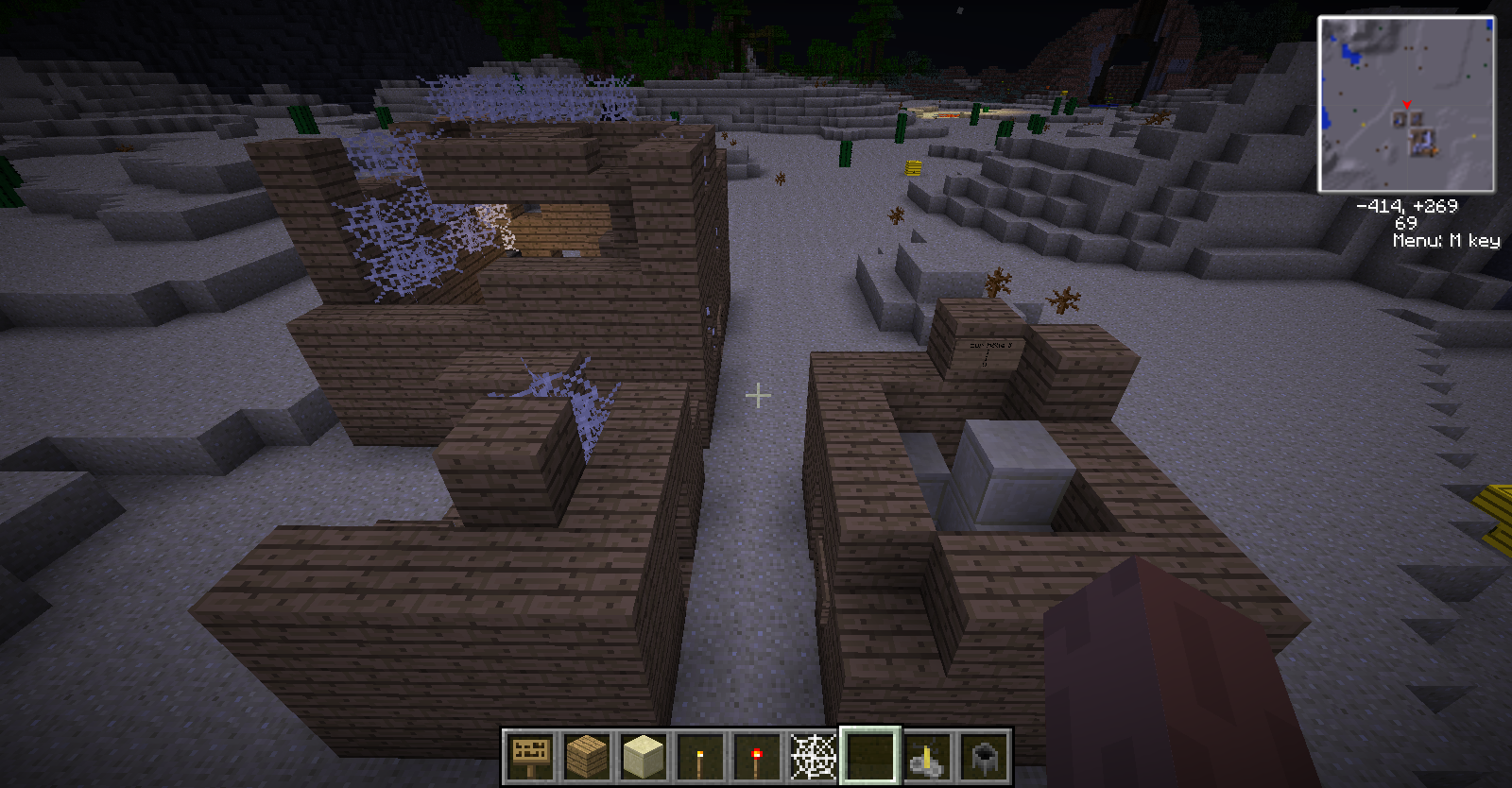Select the wooden sign hotbar slot
Image resolution: width=1512 pixels, height=788 pixels.
coord(530,756)
